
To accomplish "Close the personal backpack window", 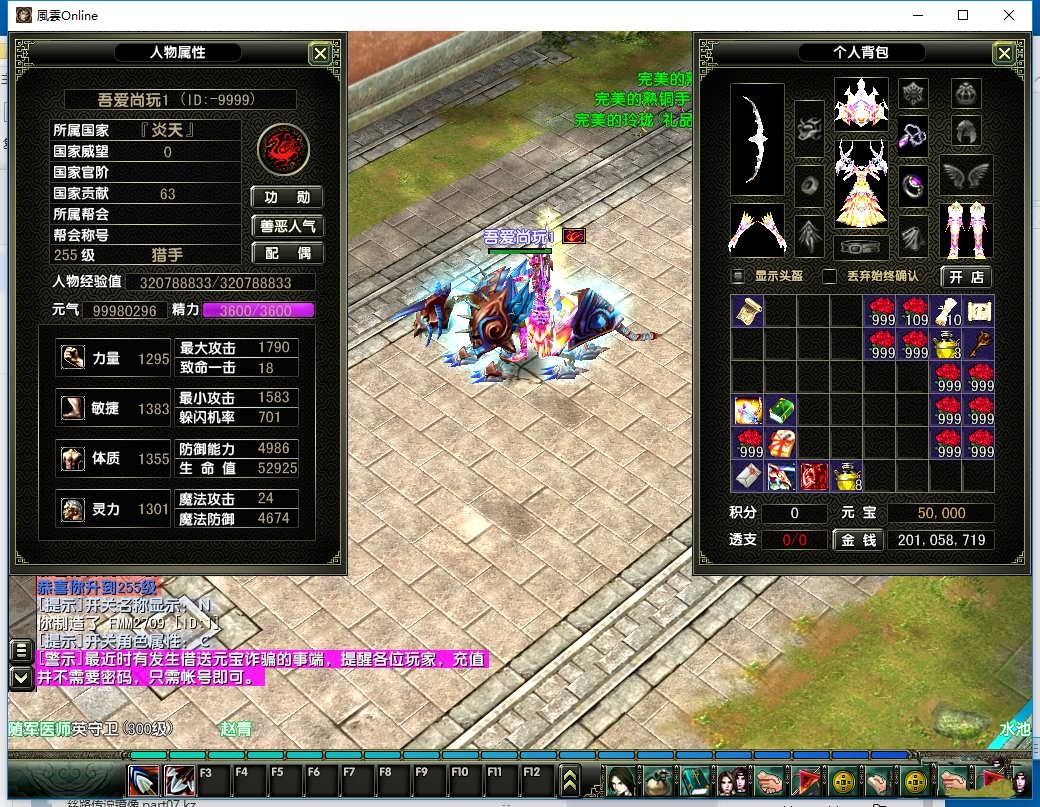I will pyautogui.click(x=1003, y=54).
